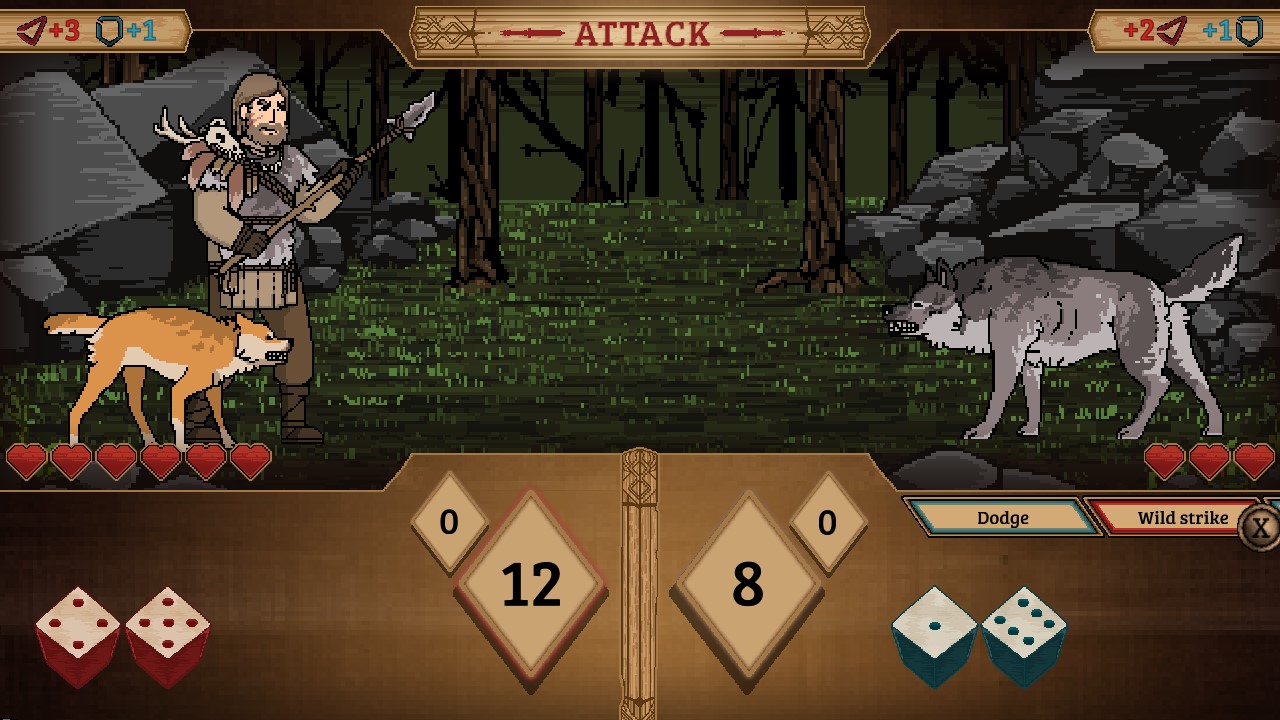Use the Wild strike attack
Screen dimensions: 1280x720
(x=1182, y=519)
